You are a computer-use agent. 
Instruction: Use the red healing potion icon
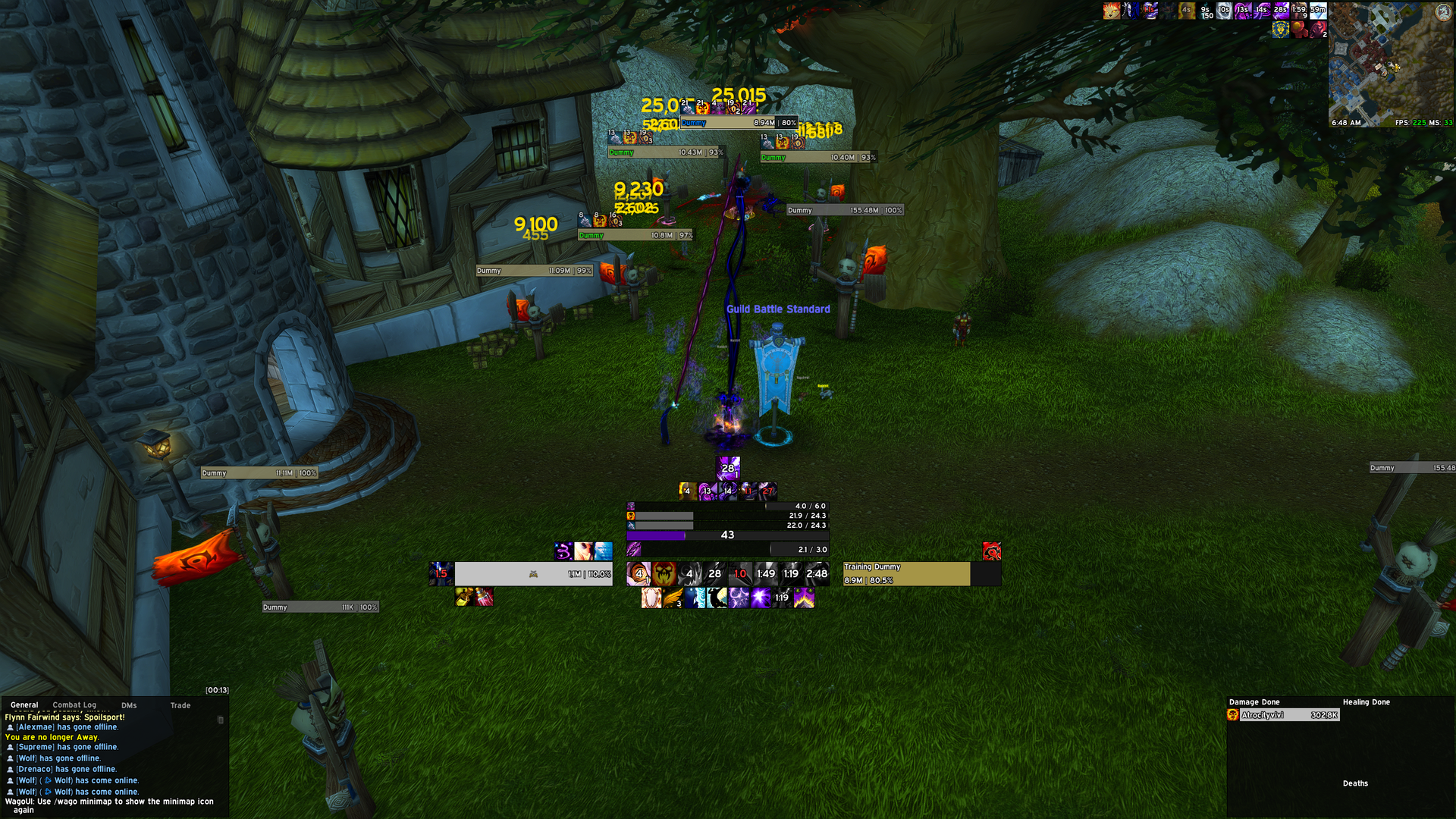pos(484,598)
